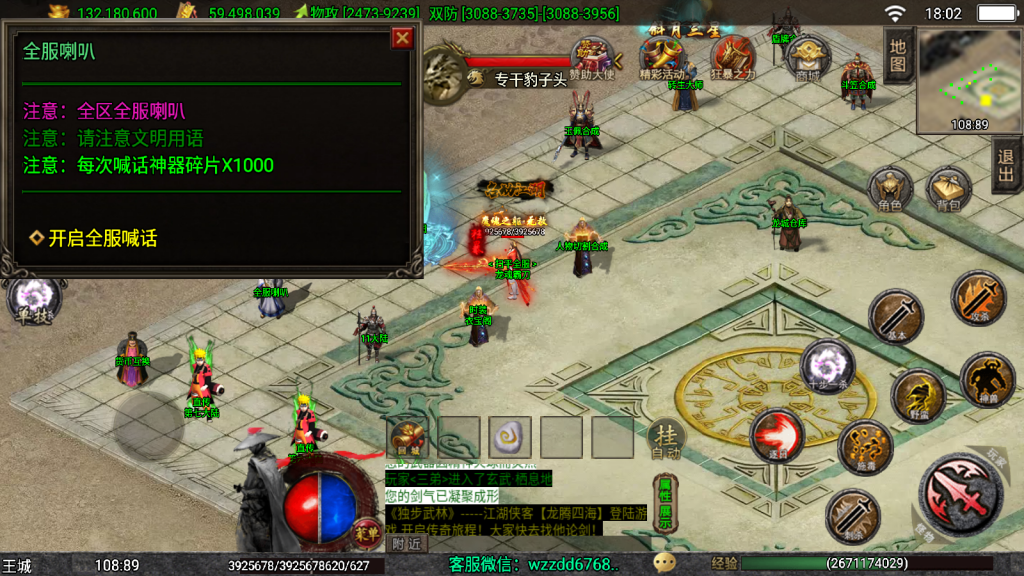Screen dimensions: 1024x576
Task: Open the 赞助大使 sponsor icon
Action: (592, 56)
